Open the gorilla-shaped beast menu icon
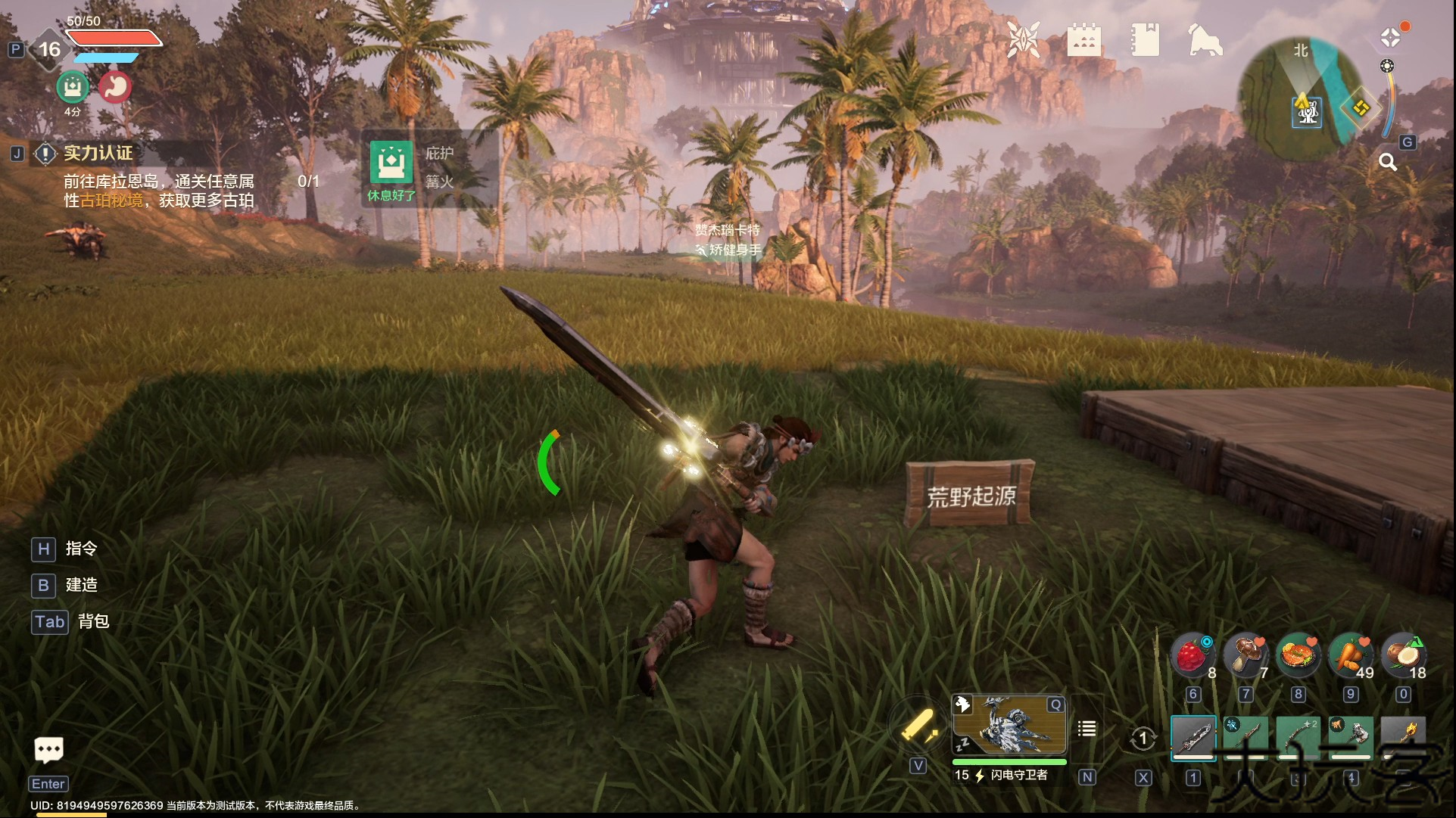 point(1205,39)
